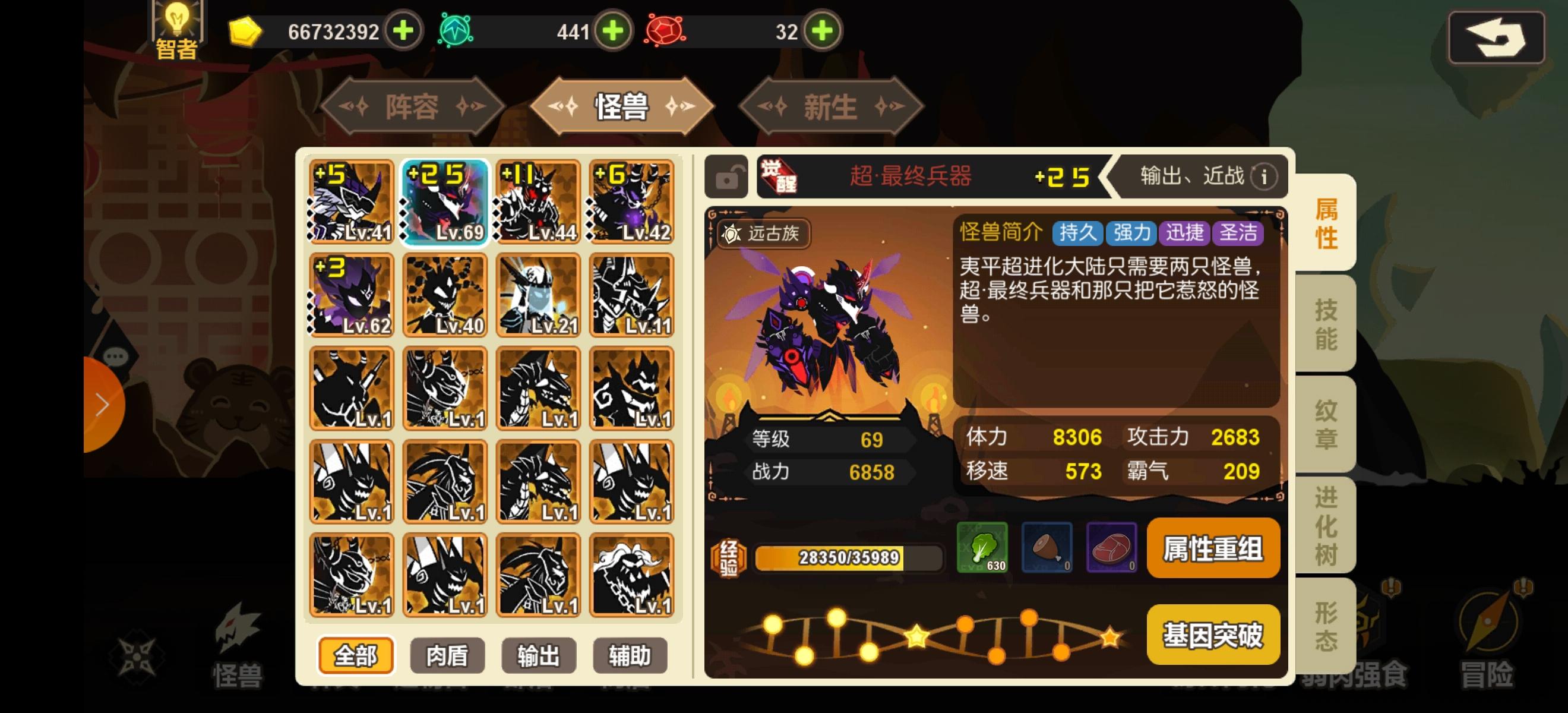Enable the 肉盾 tank filter
The image size is (1568, 713).
[447, 656]
